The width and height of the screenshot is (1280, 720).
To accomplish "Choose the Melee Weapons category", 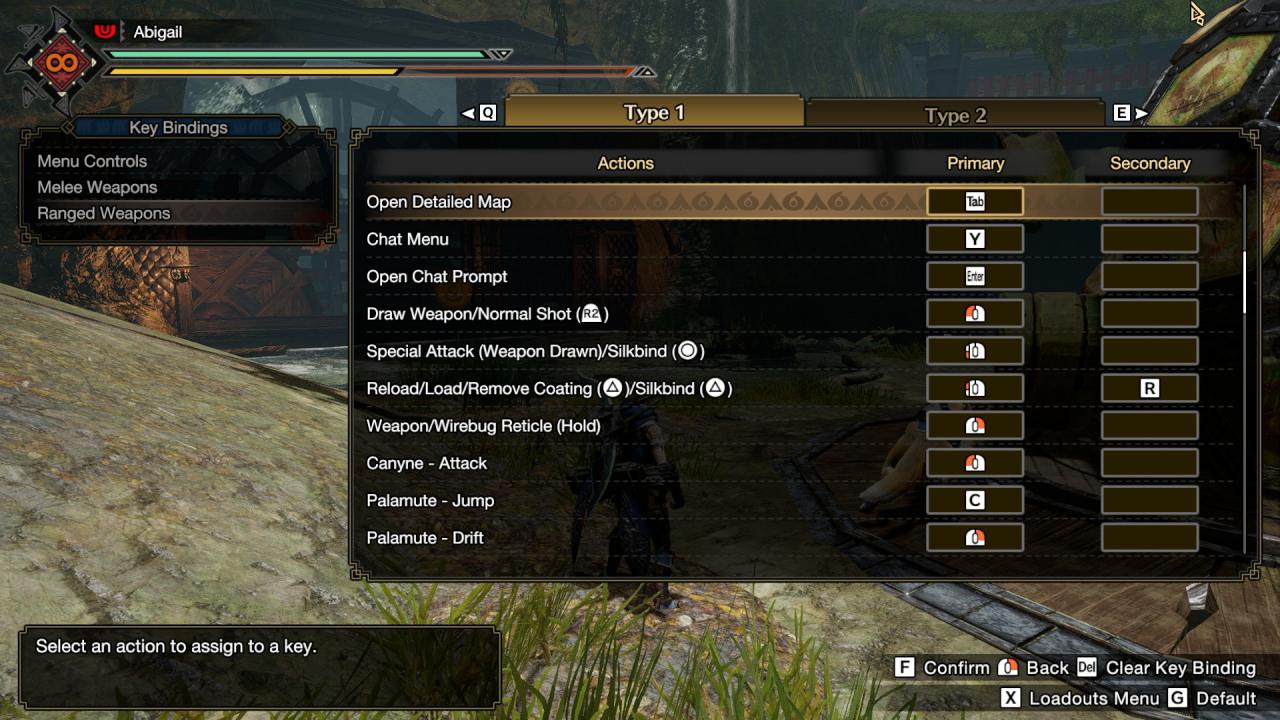I will pos(97,187).
